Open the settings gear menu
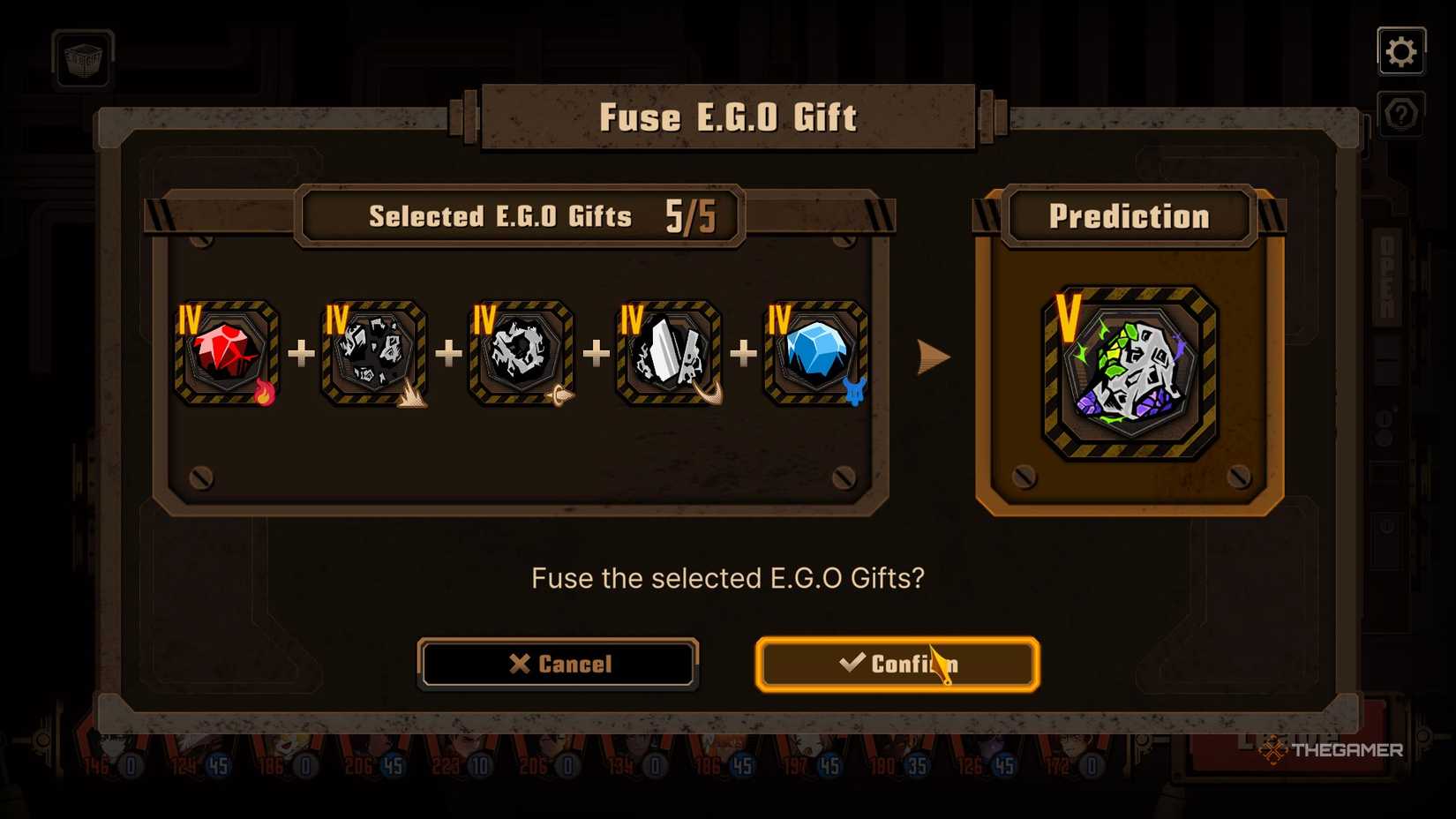The image size is (1456, 819). point(1401,50)
